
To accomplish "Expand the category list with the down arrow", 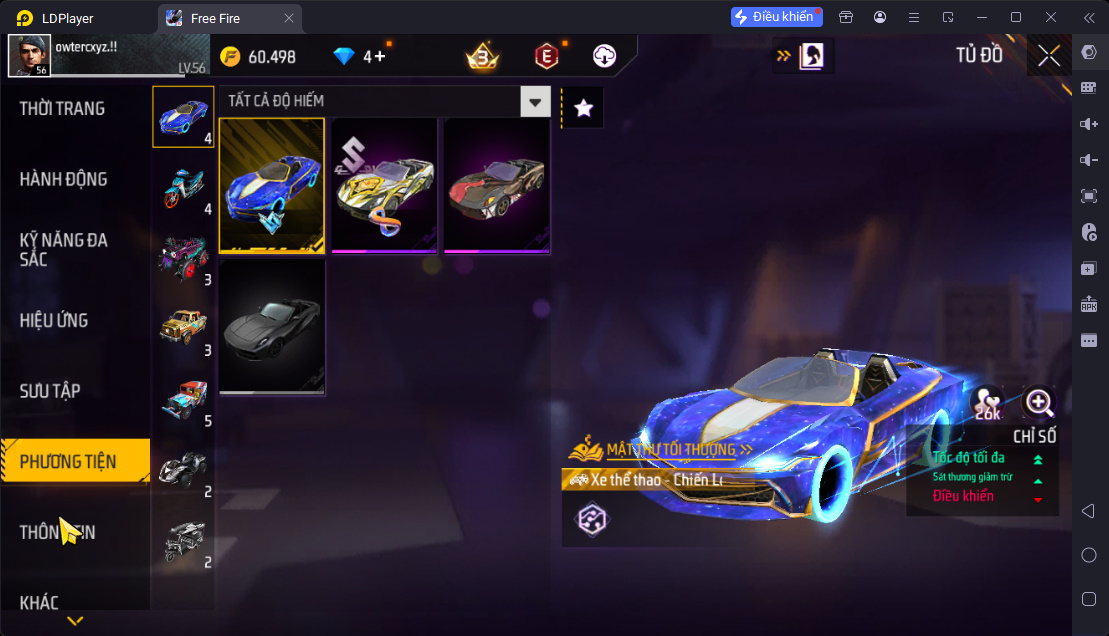I will click(x=75, y=621).
